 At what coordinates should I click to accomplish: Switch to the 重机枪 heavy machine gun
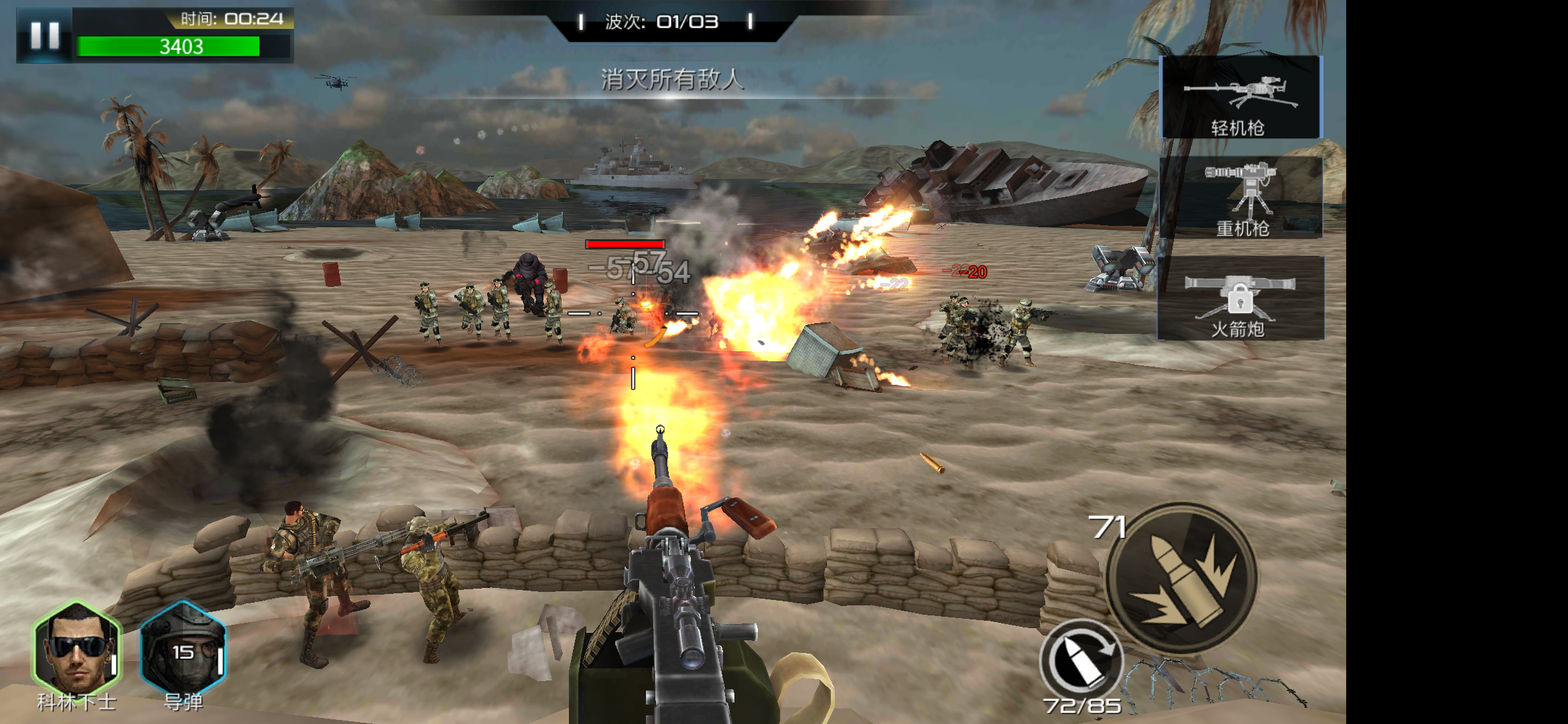click(1241, 198)
